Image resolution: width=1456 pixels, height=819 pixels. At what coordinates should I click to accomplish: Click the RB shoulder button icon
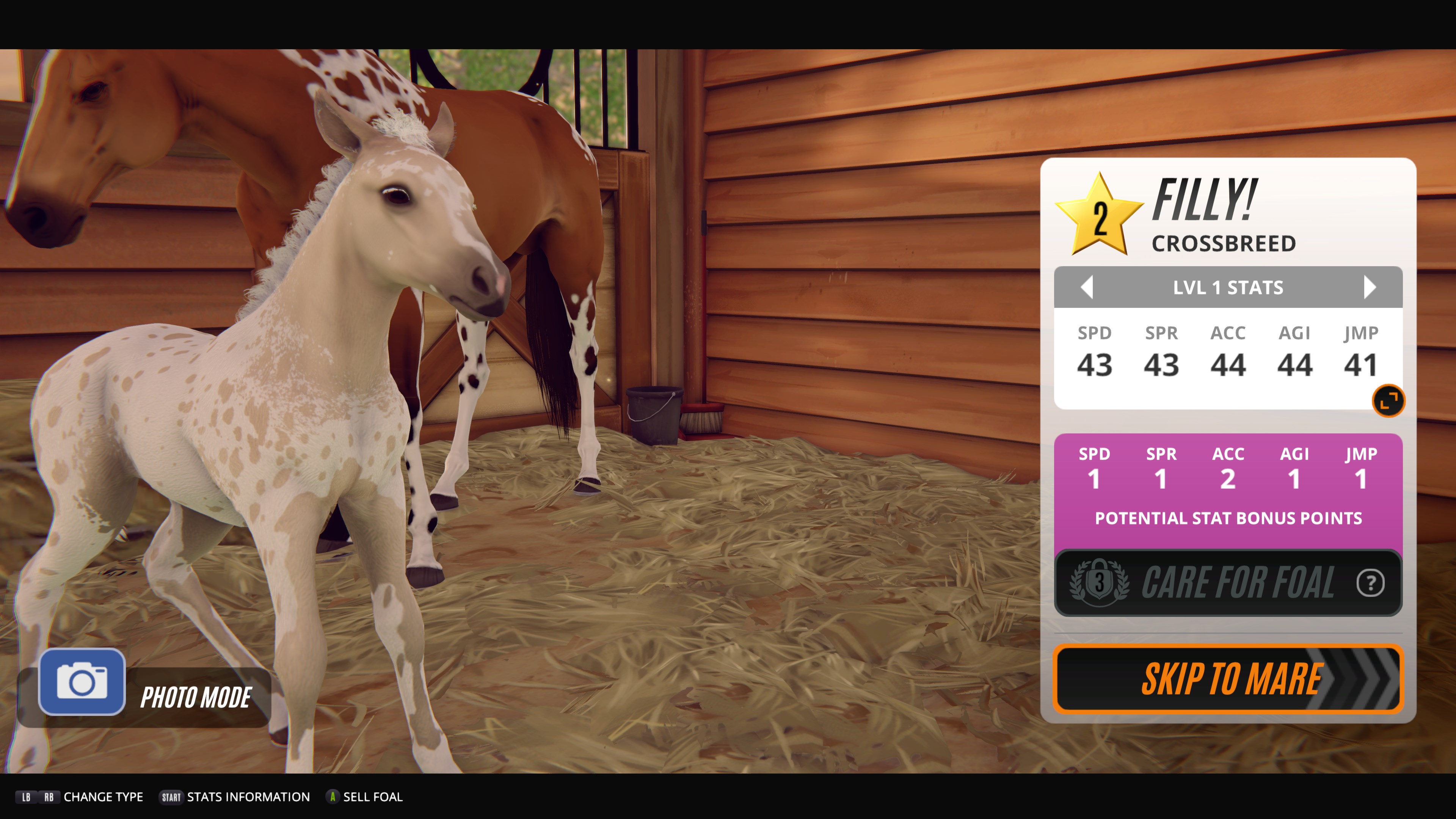[x=50, y=797]
